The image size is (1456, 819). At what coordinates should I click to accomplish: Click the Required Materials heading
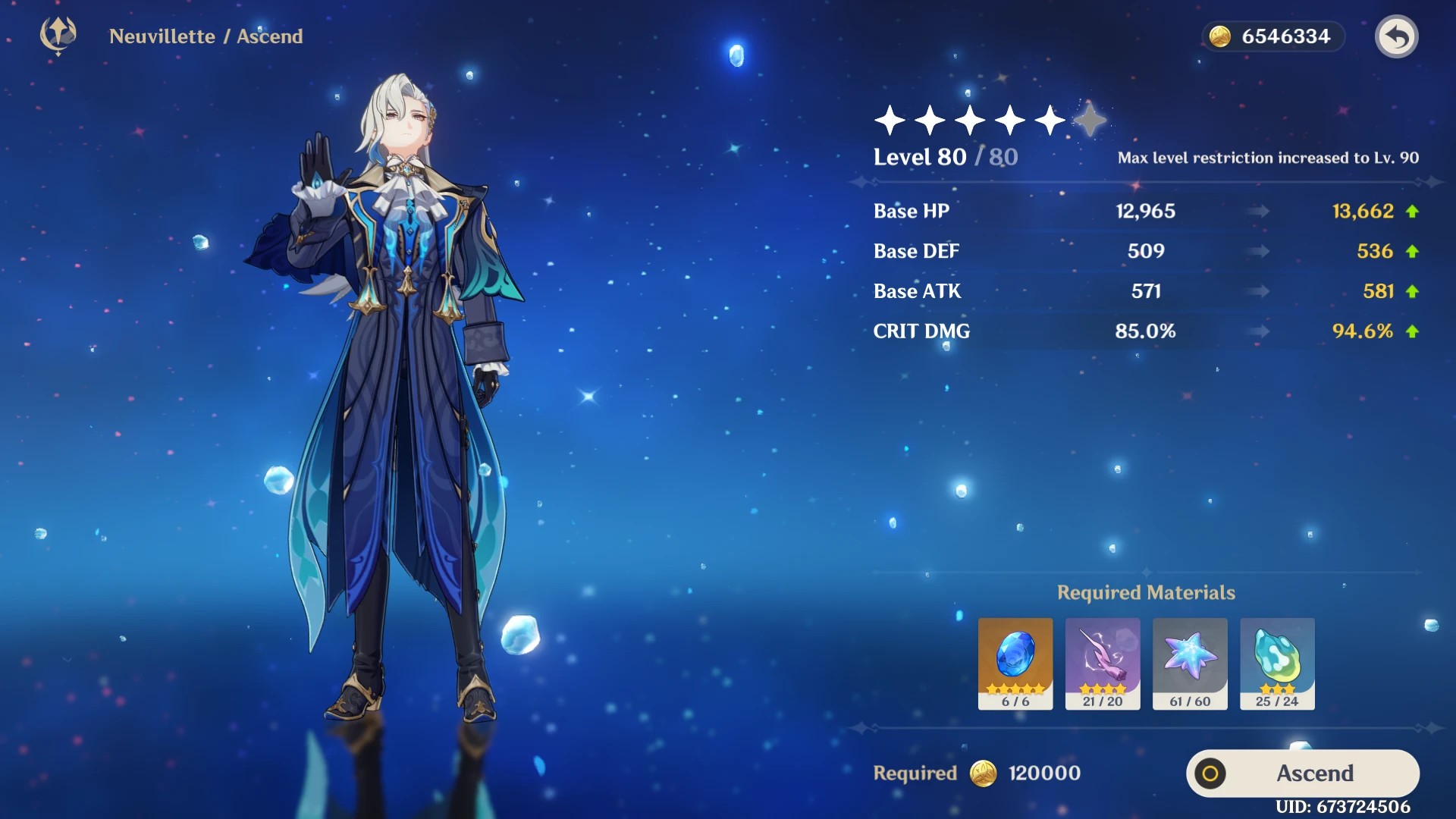coord(1147,592)
